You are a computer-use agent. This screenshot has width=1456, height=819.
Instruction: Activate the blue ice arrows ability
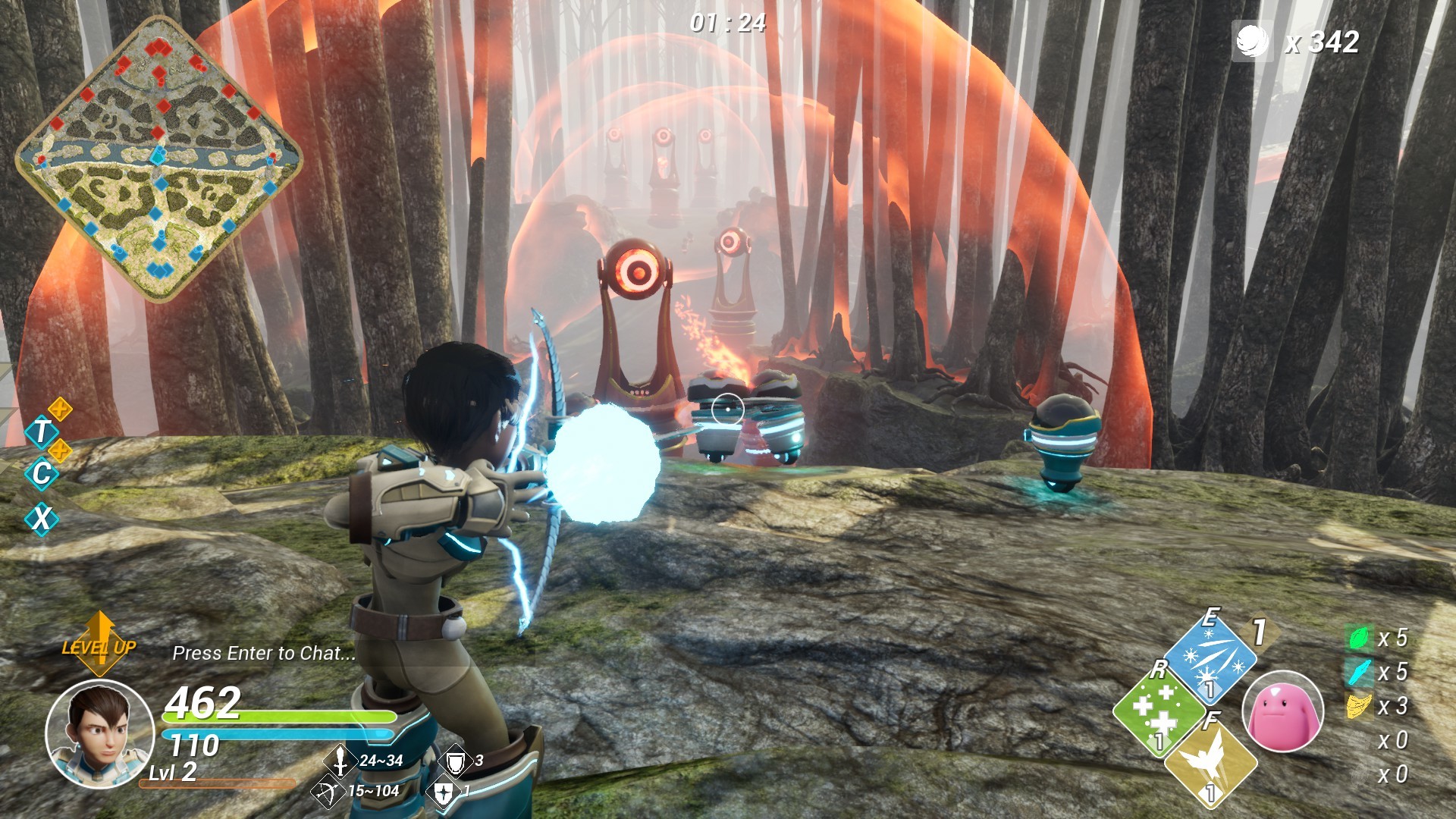point(1210,657)
